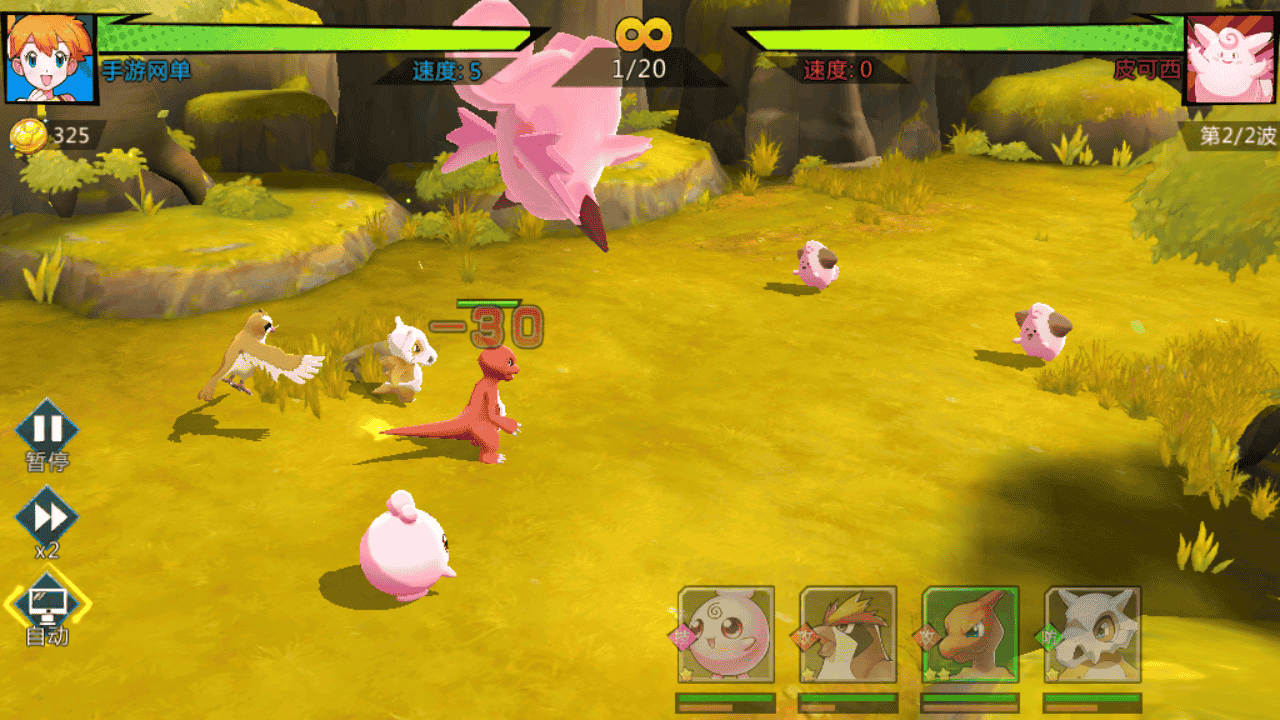Trigger the Charmeleon skill portrait
1280x720 pixels.
[970, 635]
